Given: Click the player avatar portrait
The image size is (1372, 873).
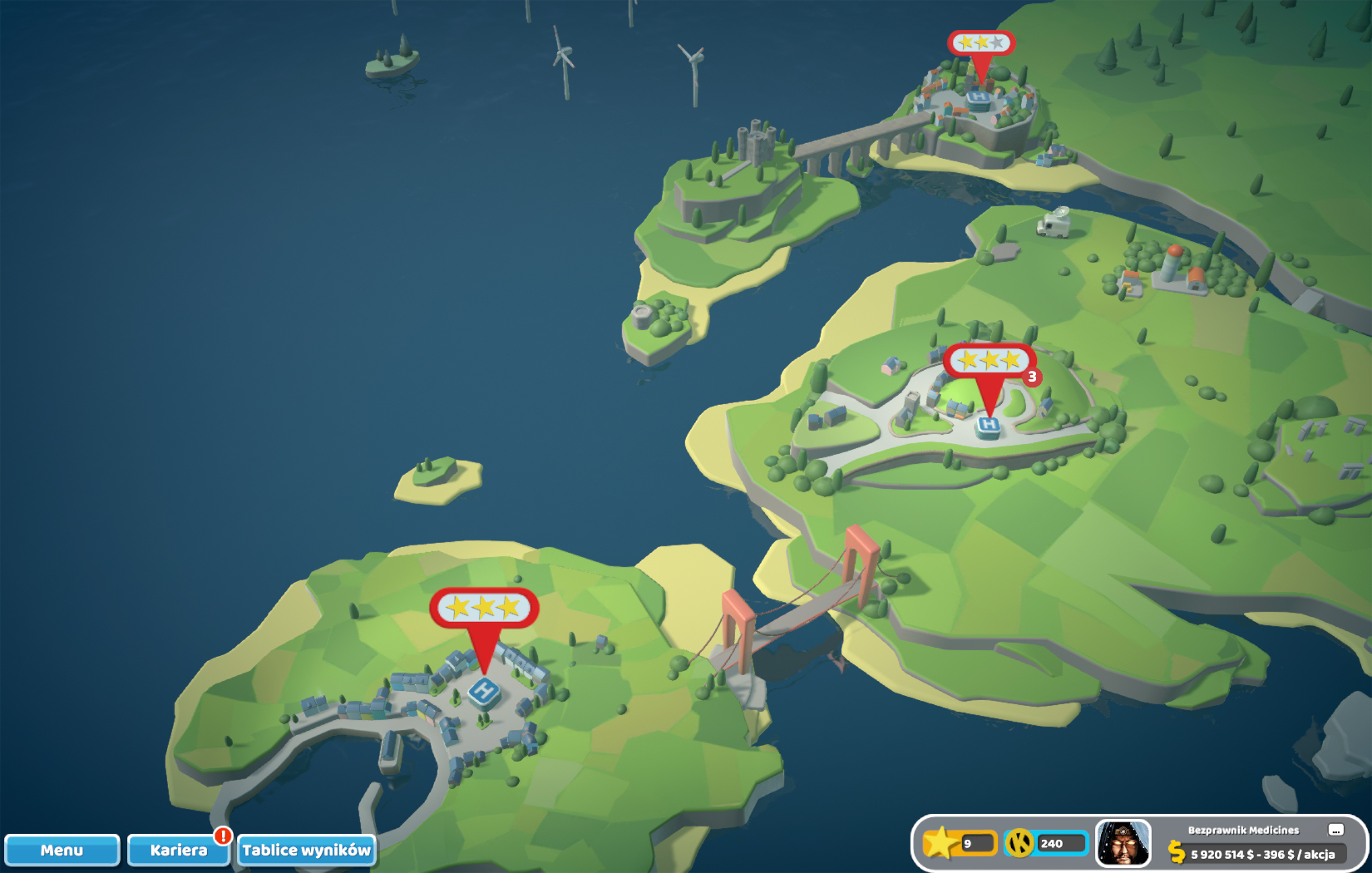Looking at the screenshot, I should pos(1122,843).
